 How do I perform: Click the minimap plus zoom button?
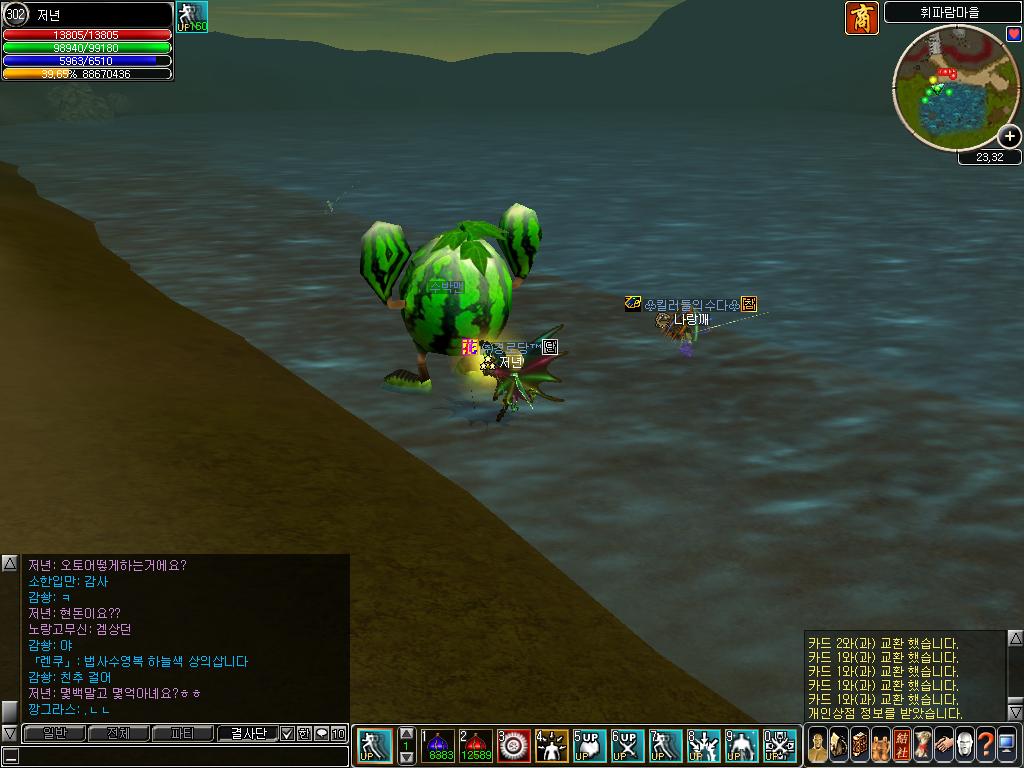pyautogui.click(x=1010, y=137)
